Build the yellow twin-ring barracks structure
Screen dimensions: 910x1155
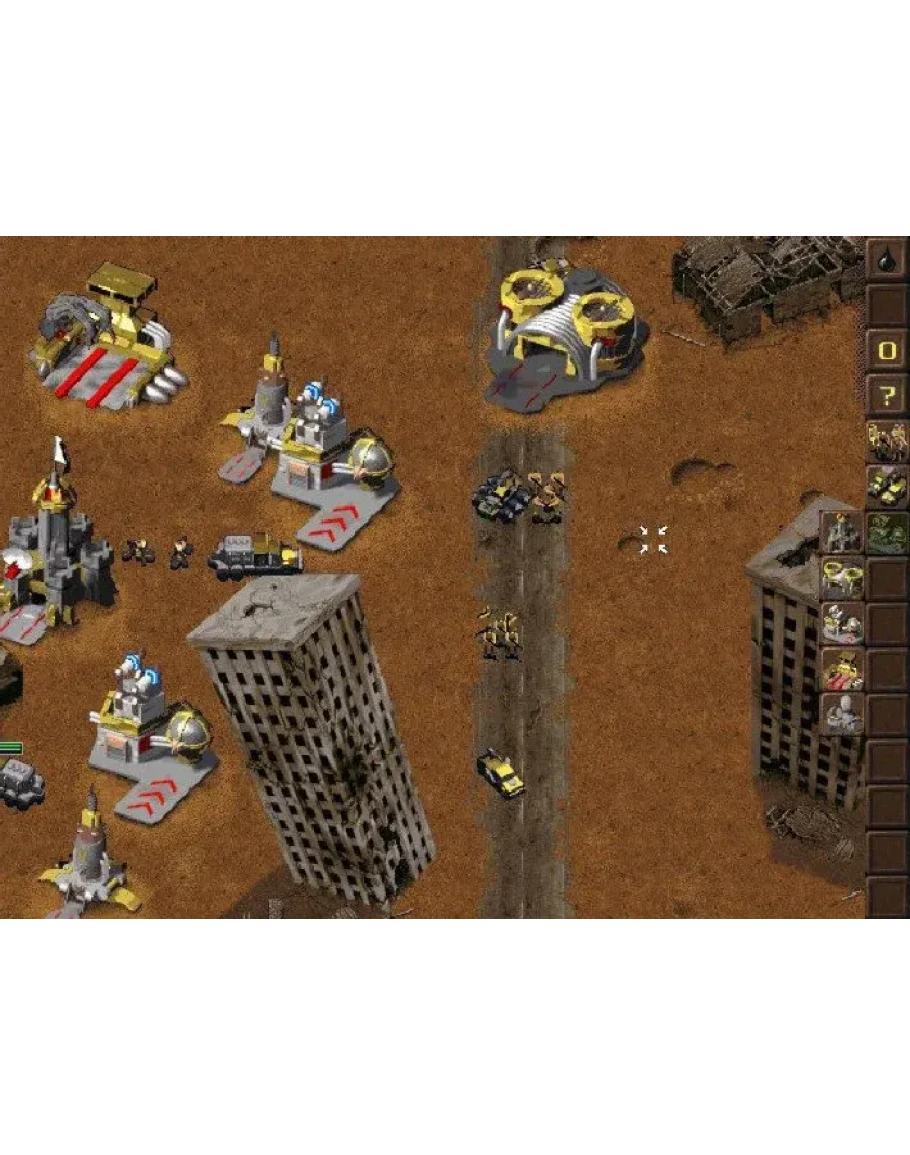(x=841, y=577)
